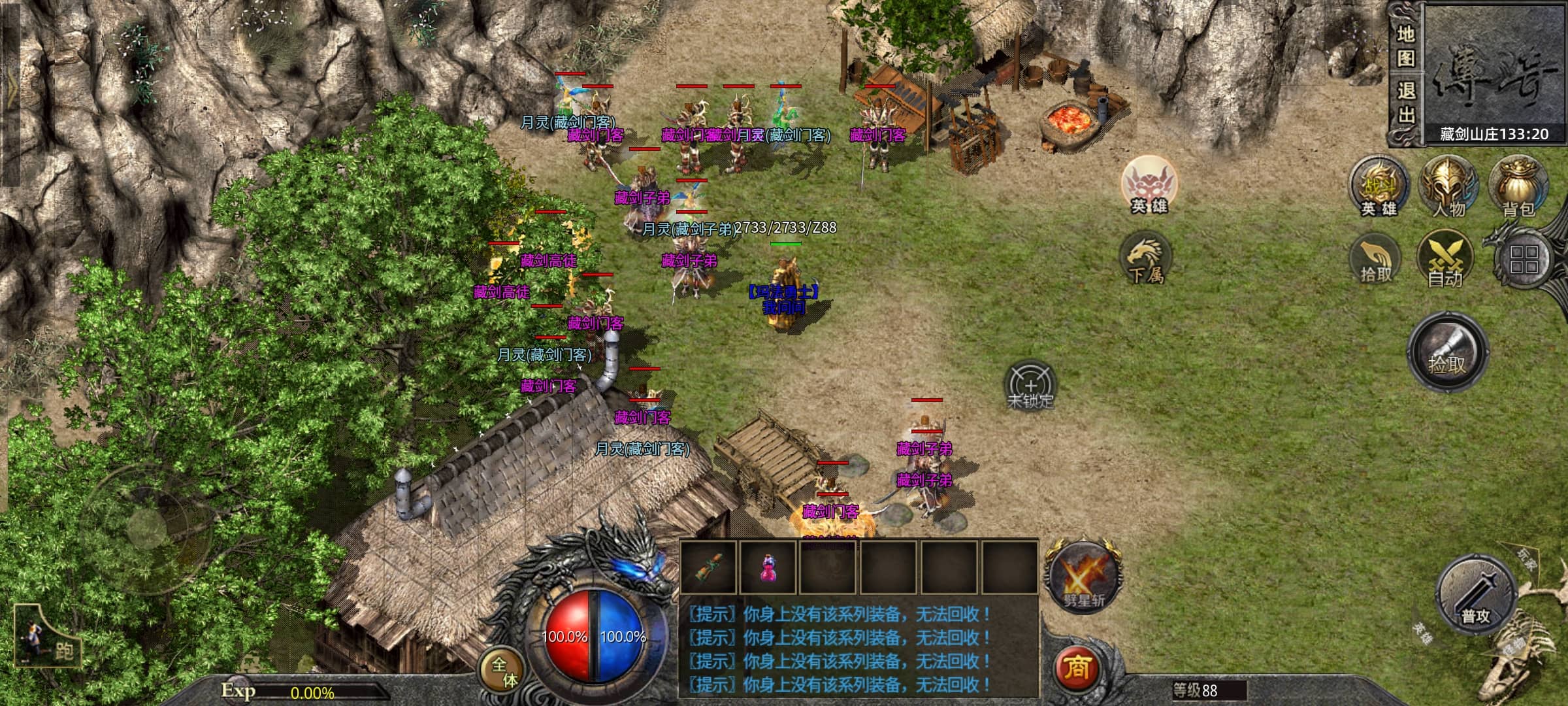Tap the large round 捡取 button
This screenshot has height=706, width=1568.
coord(1447,352)
